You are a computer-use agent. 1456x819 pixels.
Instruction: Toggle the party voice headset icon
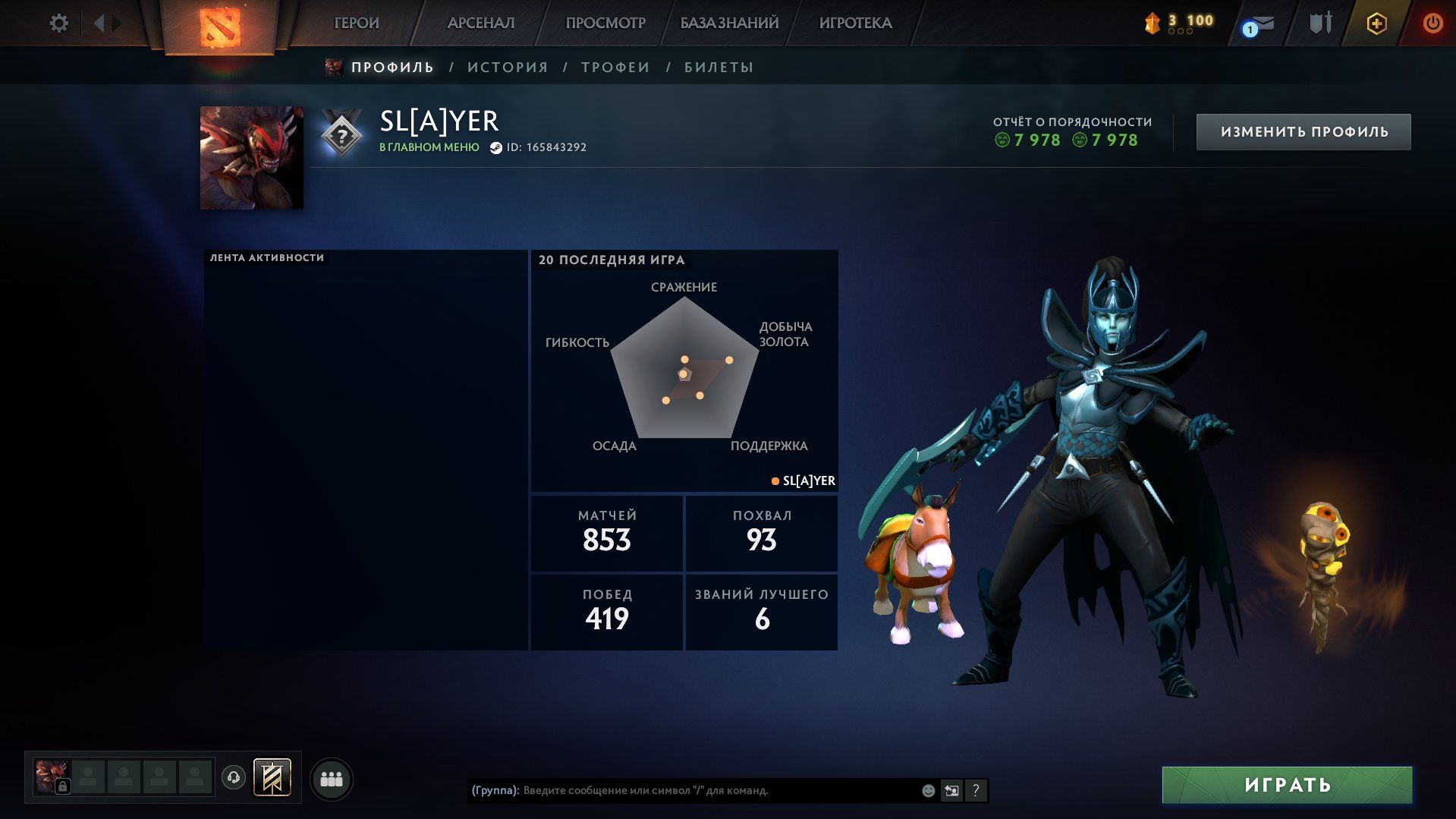234,778
